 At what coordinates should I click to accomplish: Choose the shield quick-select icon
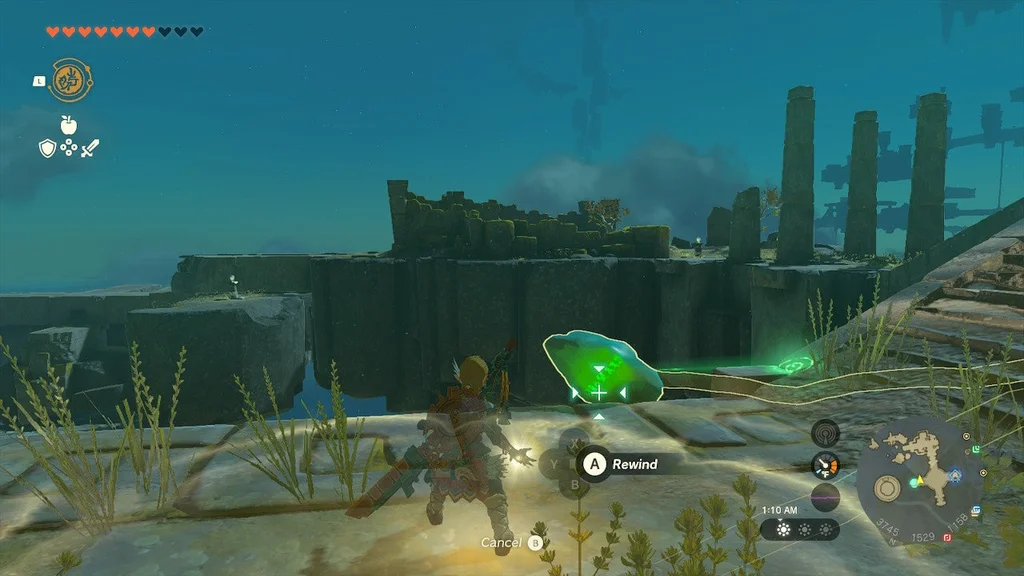46,148
